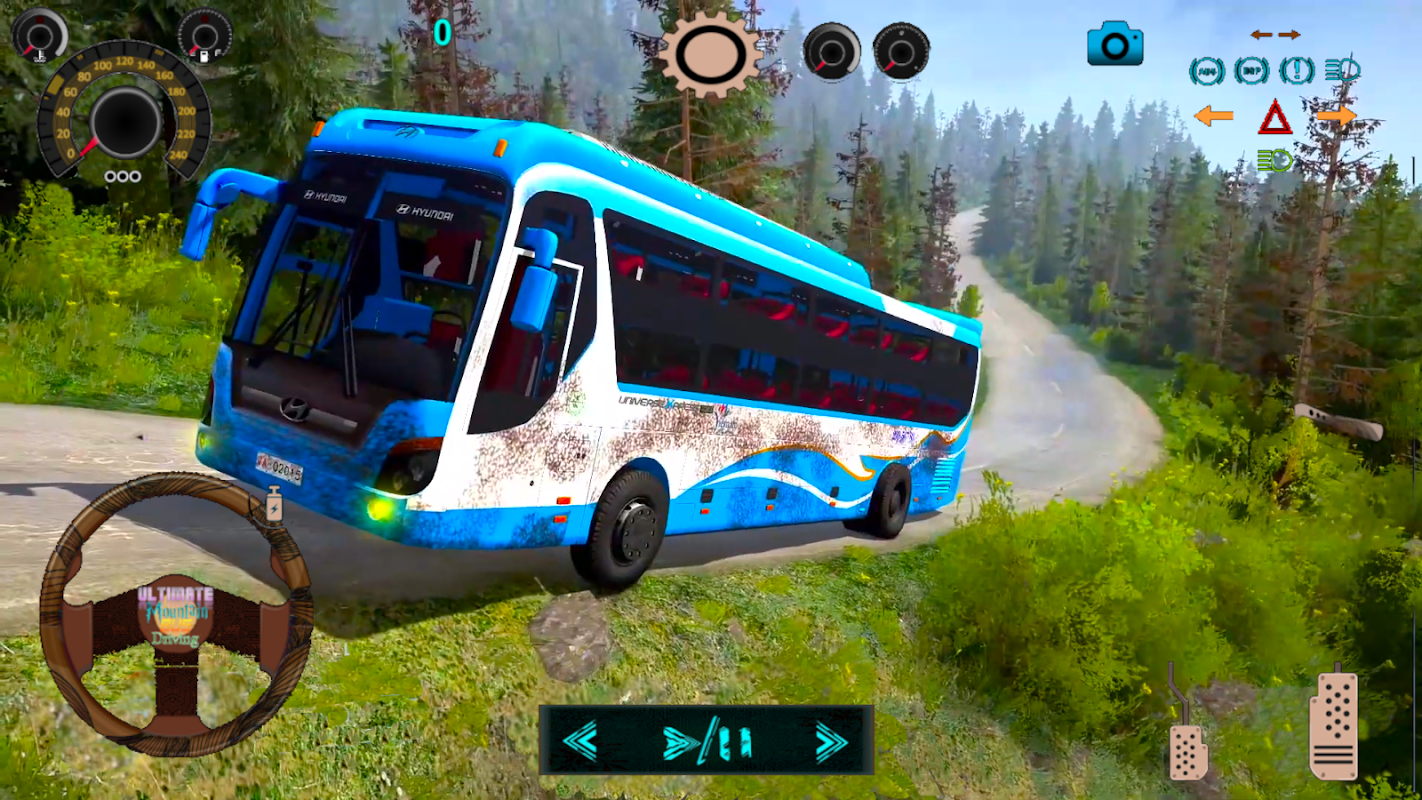Activate the orange right turn signal
Viewport: 1422px width, 800px height.
pyautogui.click(x=1336, y=116)
